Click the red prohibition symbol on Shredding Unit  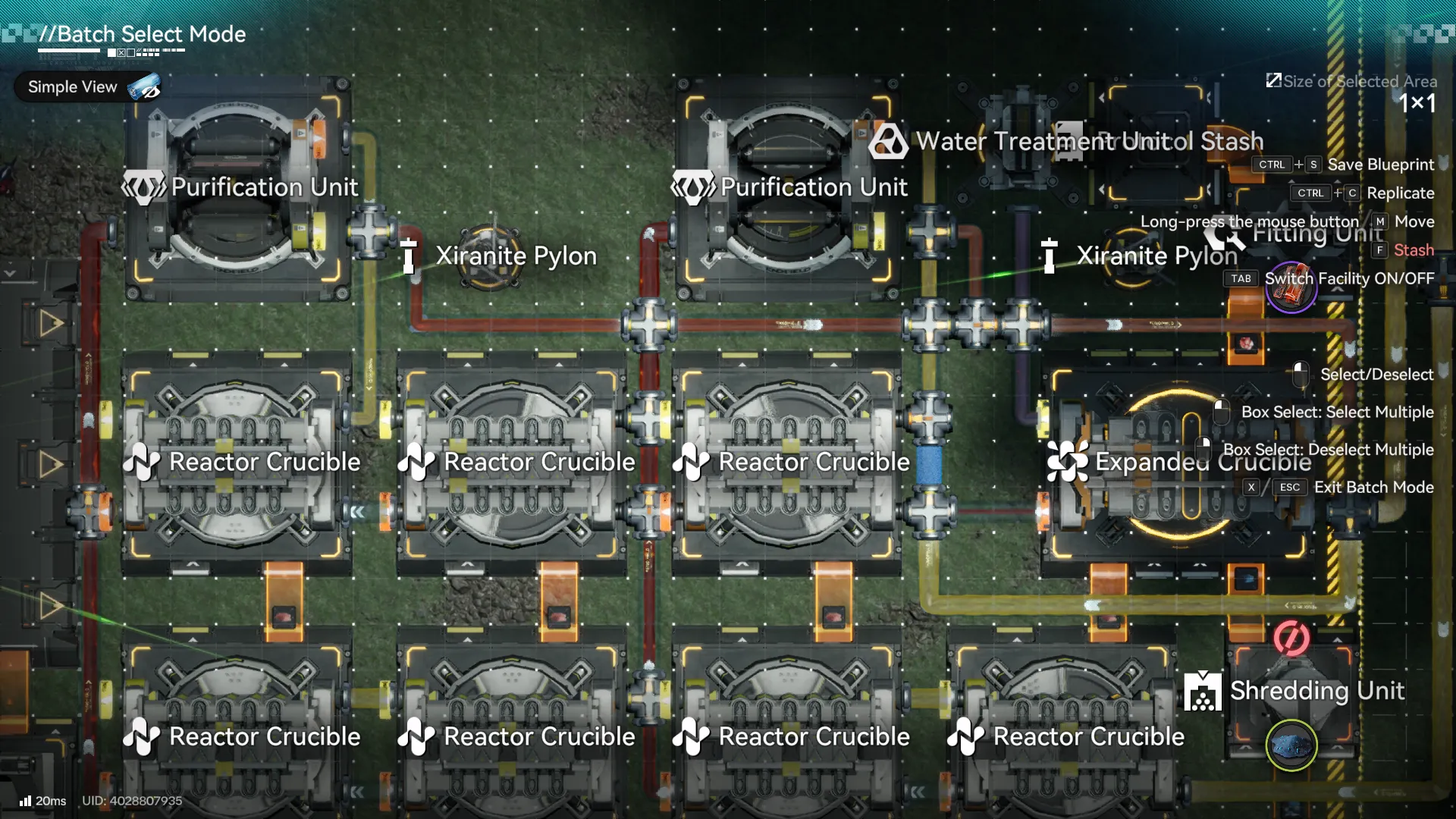(x=1293, y=639)
